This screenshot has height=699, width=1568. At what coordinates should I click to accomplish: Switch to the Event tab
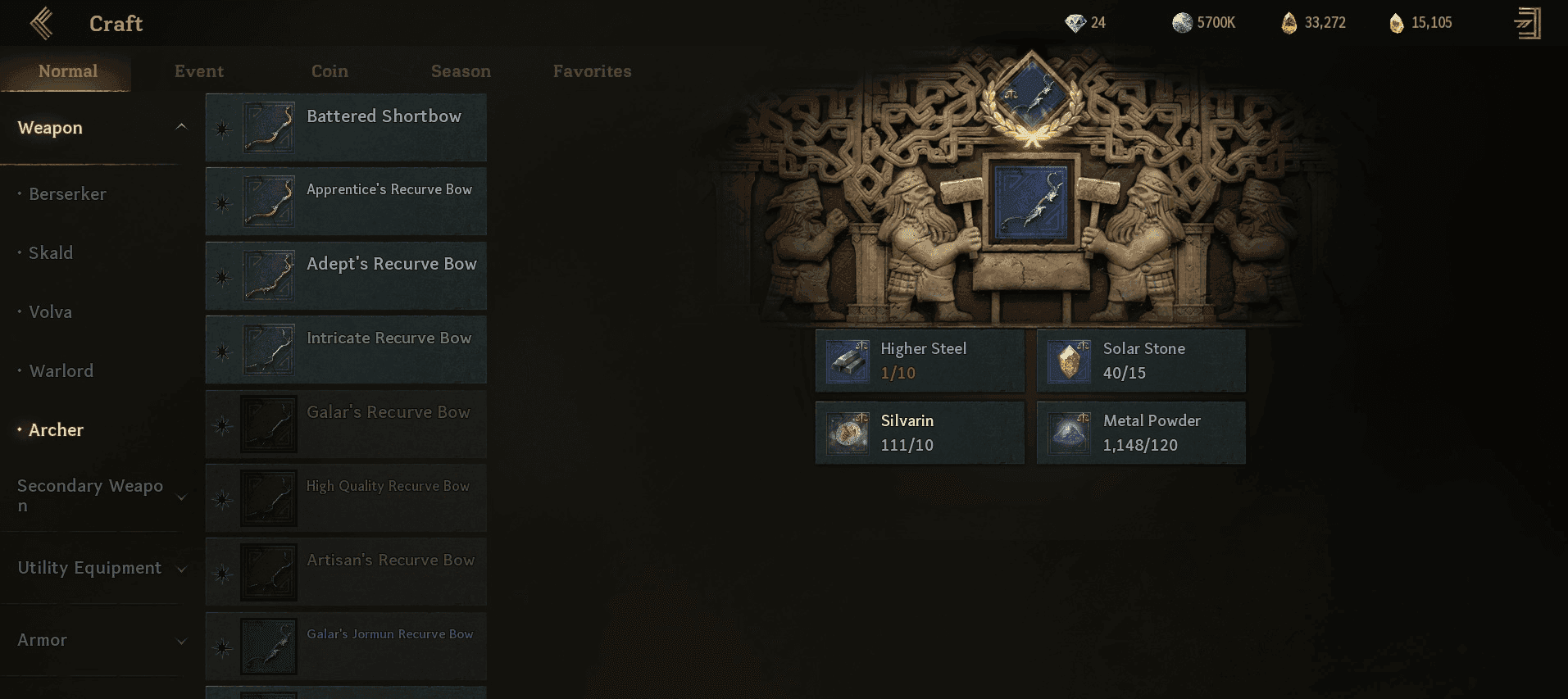(x=198, y=71)
